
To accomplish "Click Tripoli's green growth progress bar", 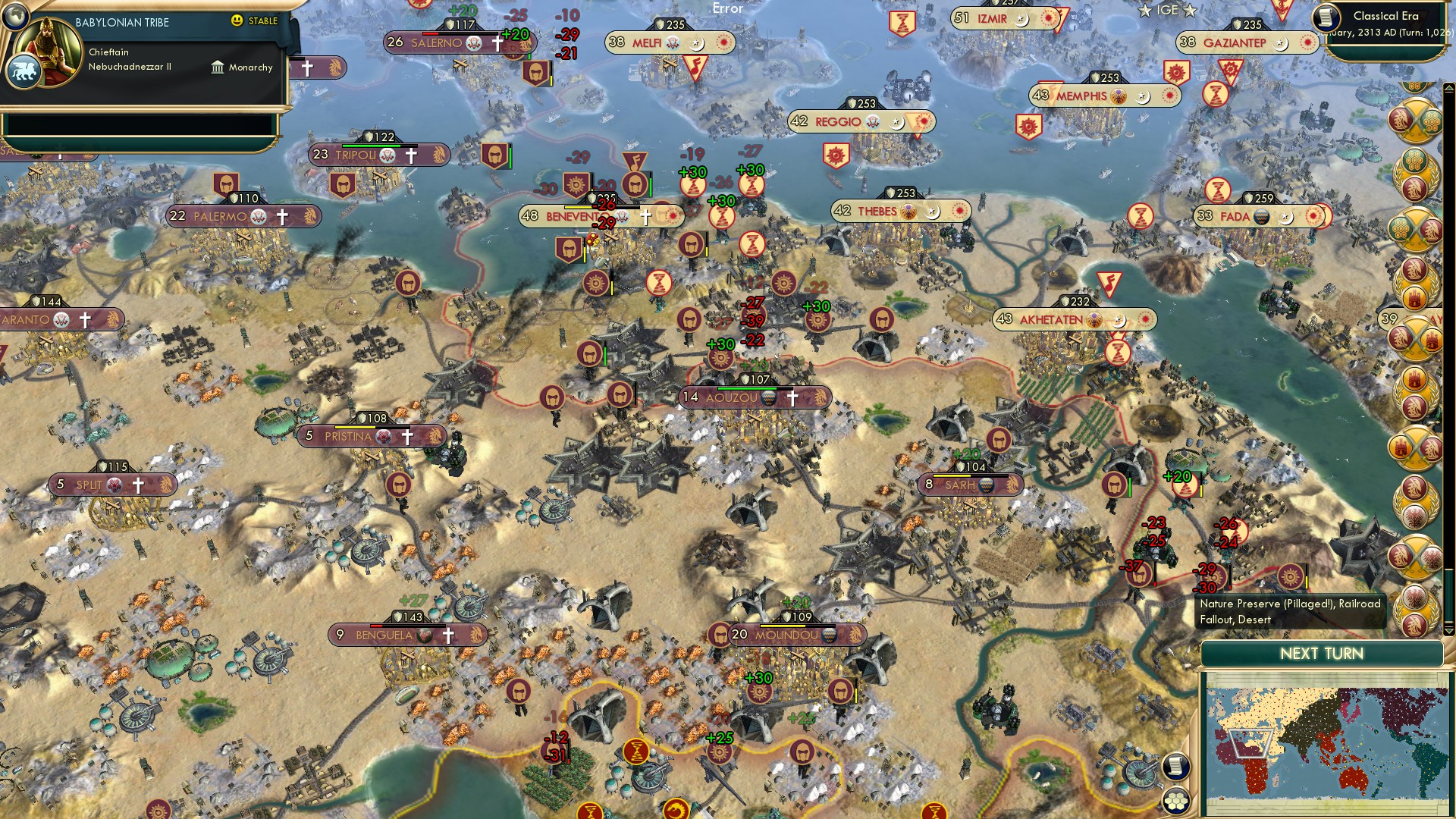I will point(372,146).
